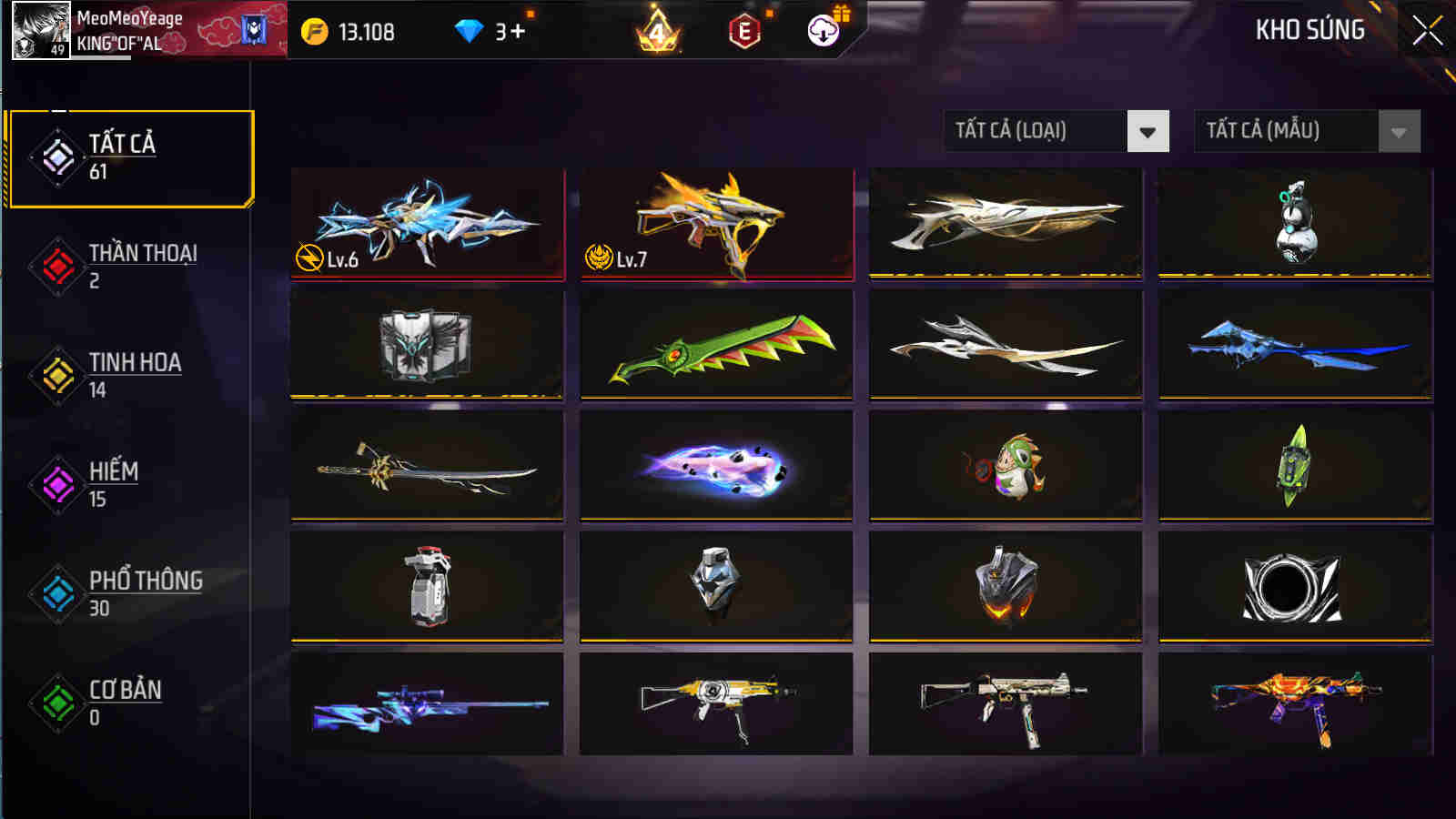Open the gift/download icon in the top bar
Image resolution: width=1456 pixels, height=819 pixels.
click(822, 30)
